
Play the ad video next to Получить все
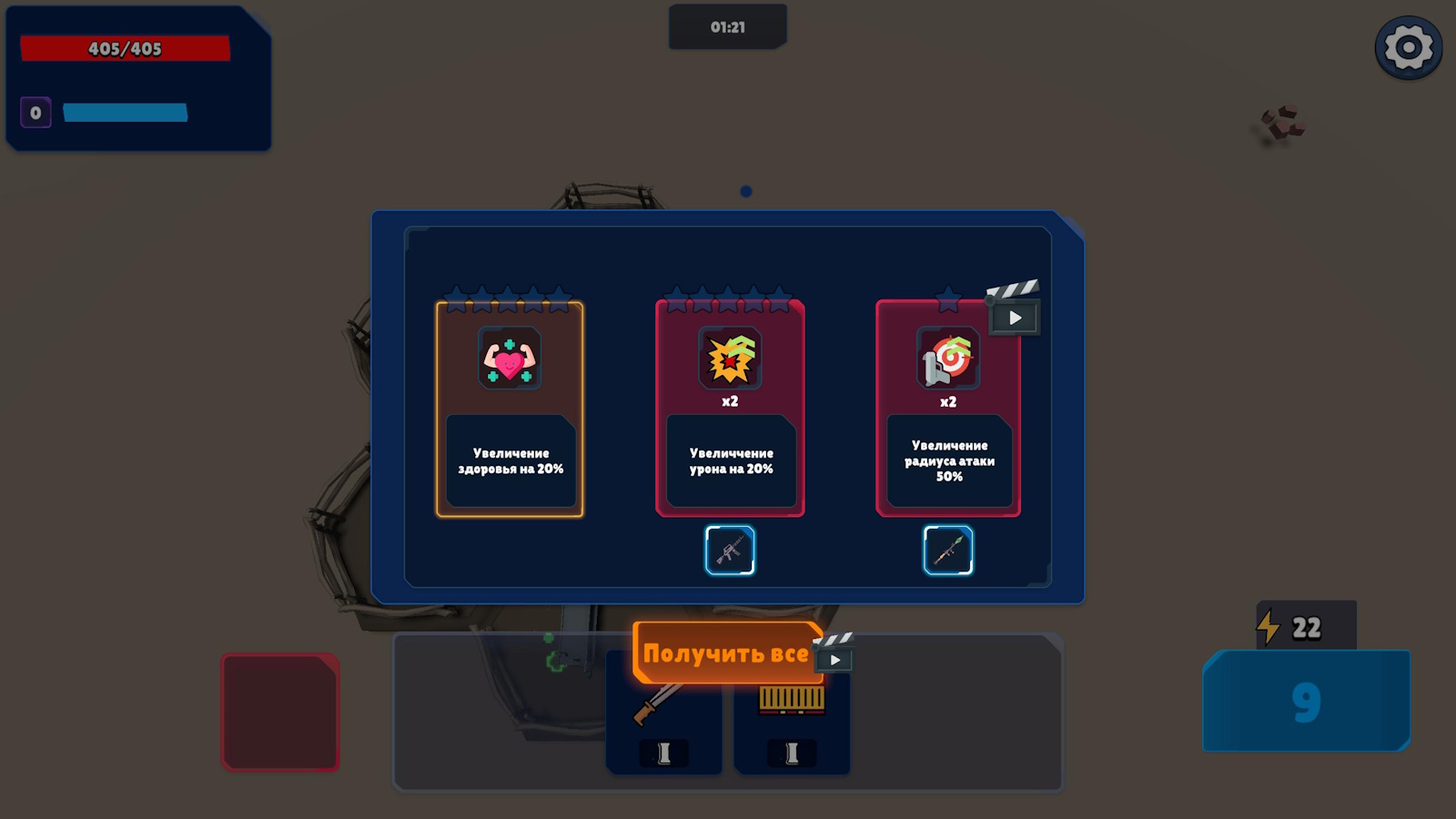834,657
